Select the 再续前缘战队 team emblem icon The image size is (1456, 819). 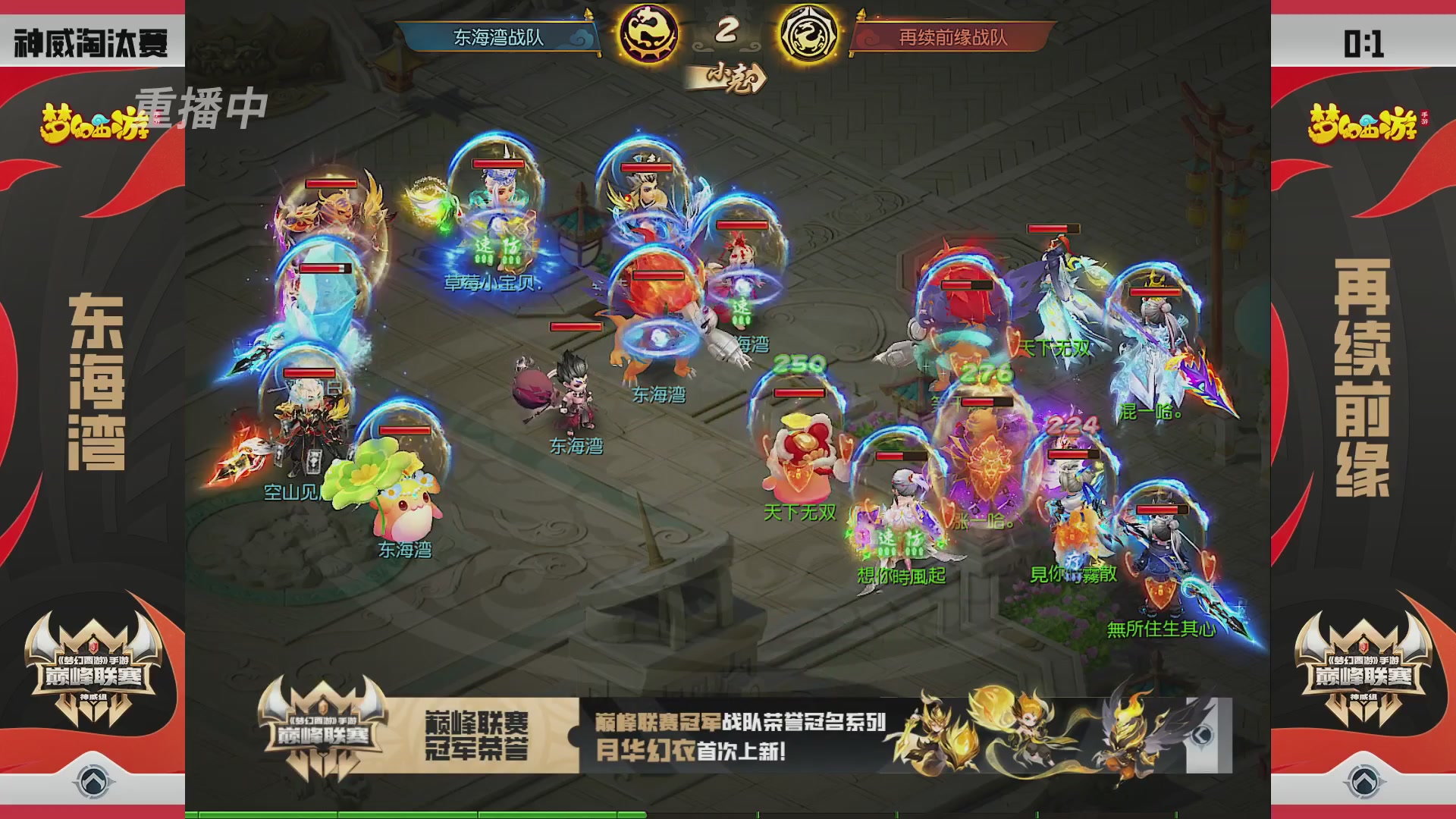[x=808, y=33]
